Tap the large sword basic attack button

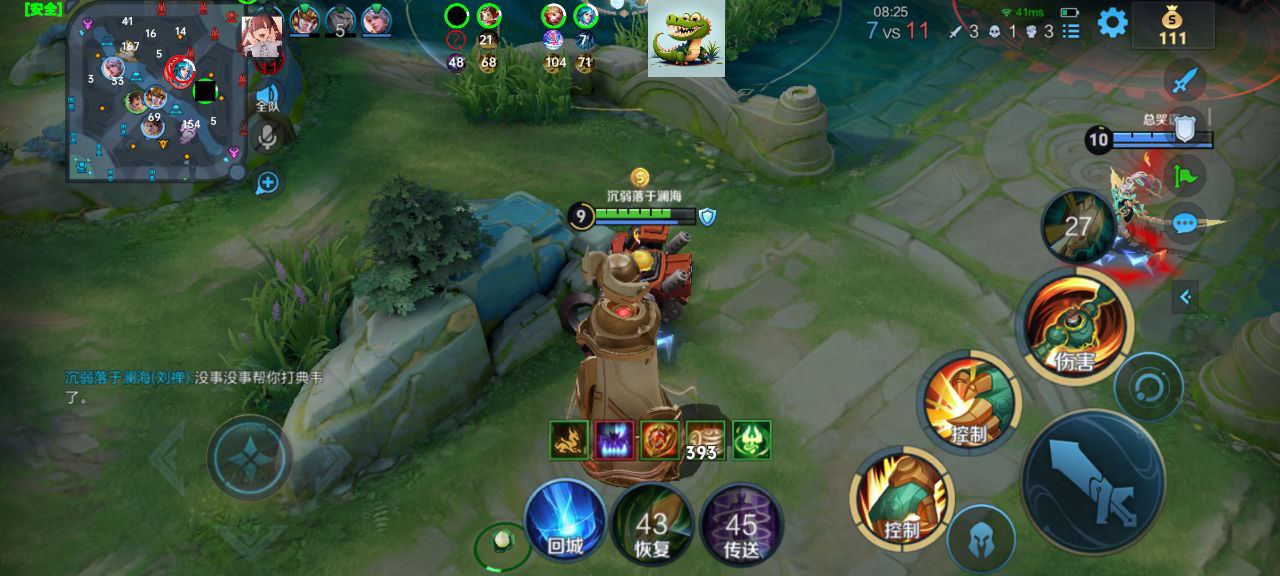pyautogui.click(x=1093, y=481)
